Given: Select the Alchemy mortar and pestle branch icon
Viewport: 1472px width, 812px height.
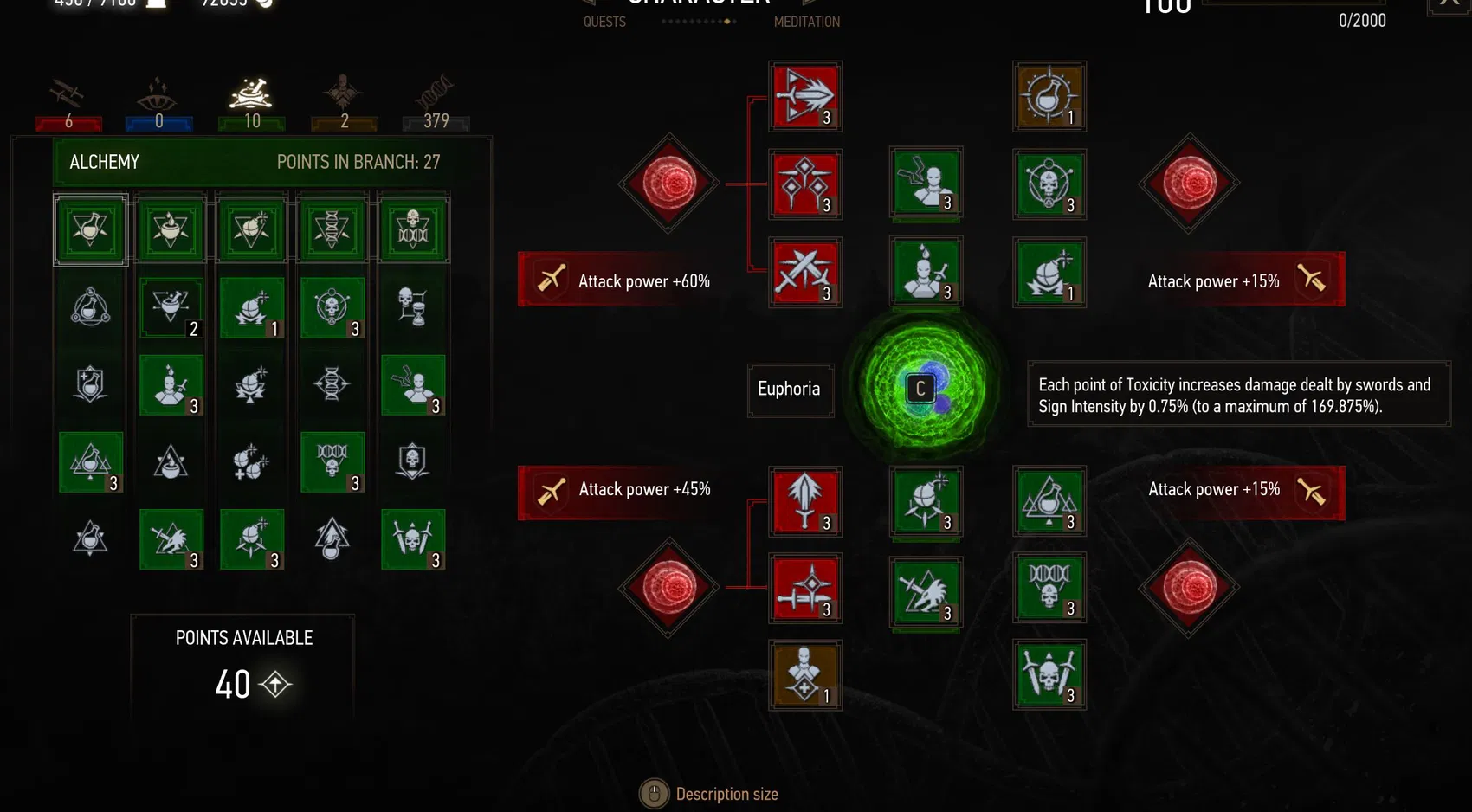Looking at the screenshot, I should [x=251, y=95].
